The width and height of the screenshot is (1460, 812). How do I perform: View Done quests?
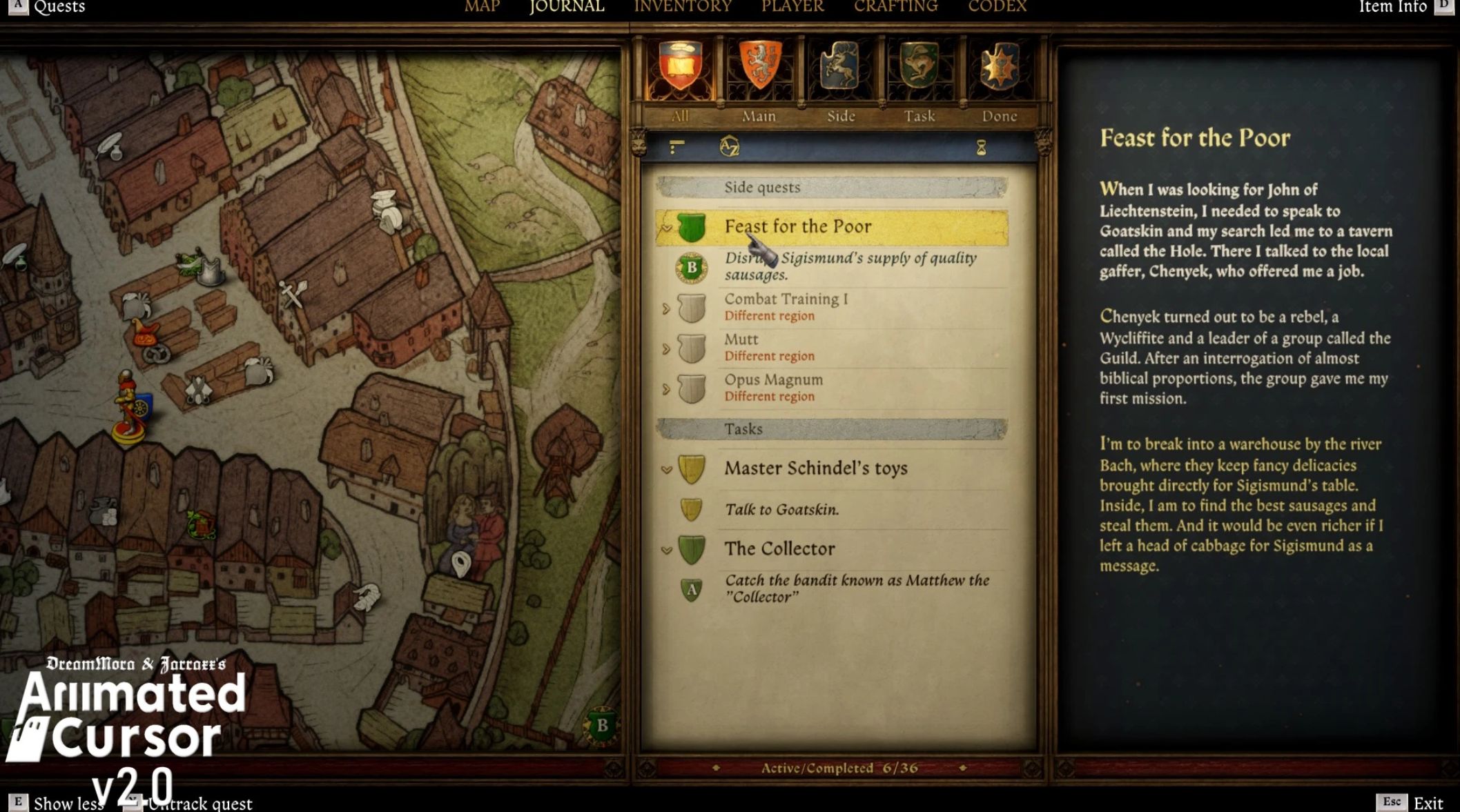(x=999, y=76)
